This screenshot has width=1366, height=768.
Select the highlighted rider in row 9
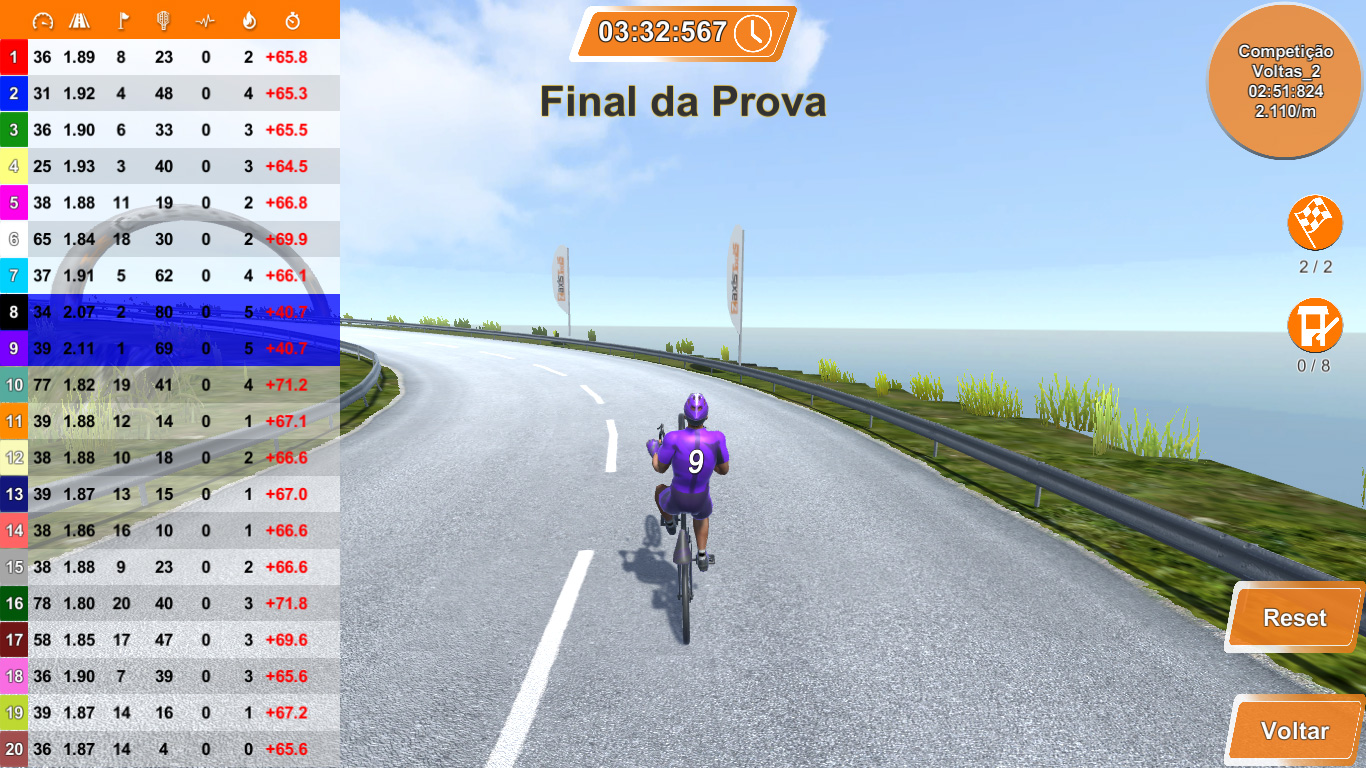tap(170, 348)
